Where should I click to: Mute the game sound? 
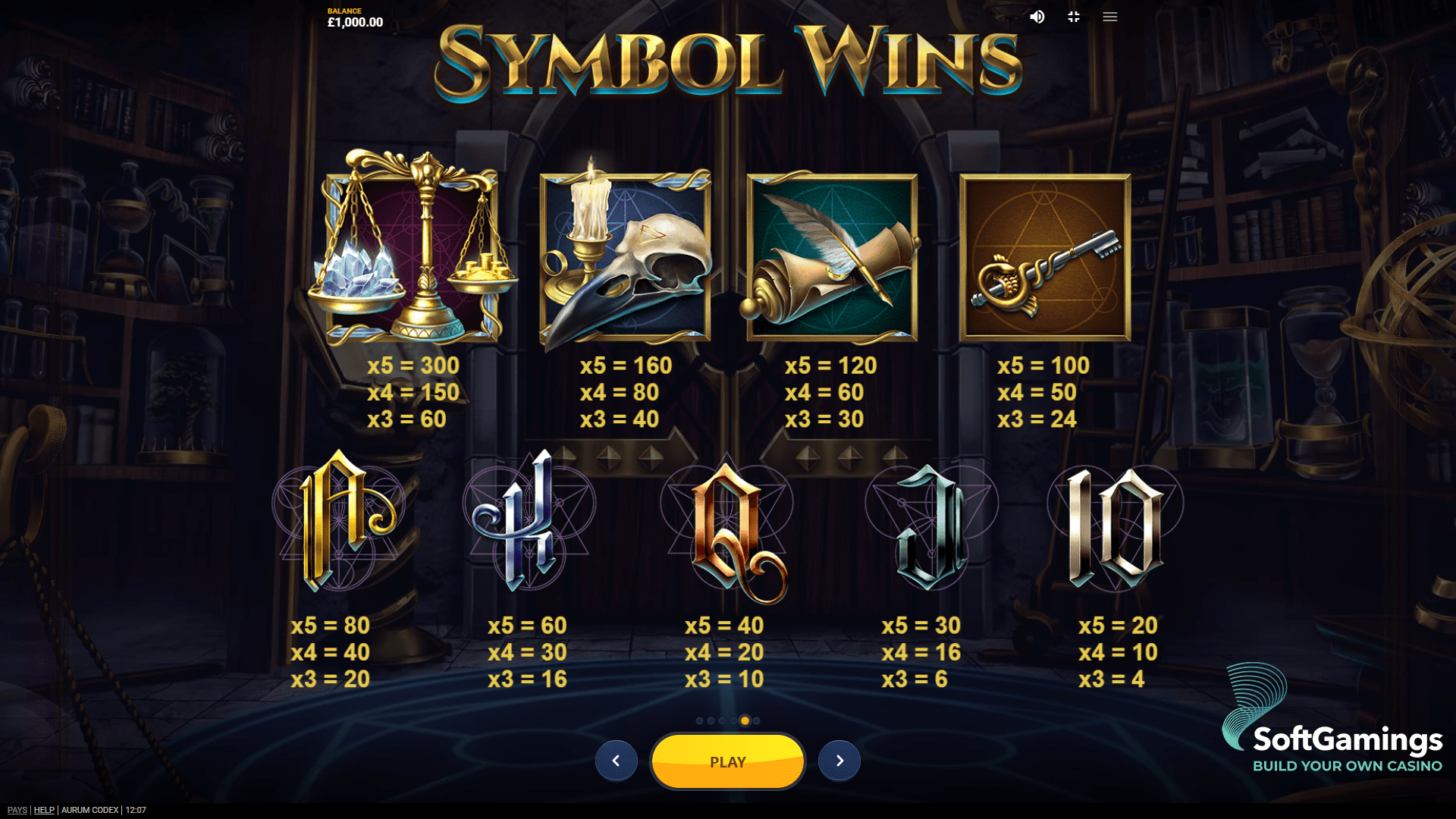point(1038,17)
